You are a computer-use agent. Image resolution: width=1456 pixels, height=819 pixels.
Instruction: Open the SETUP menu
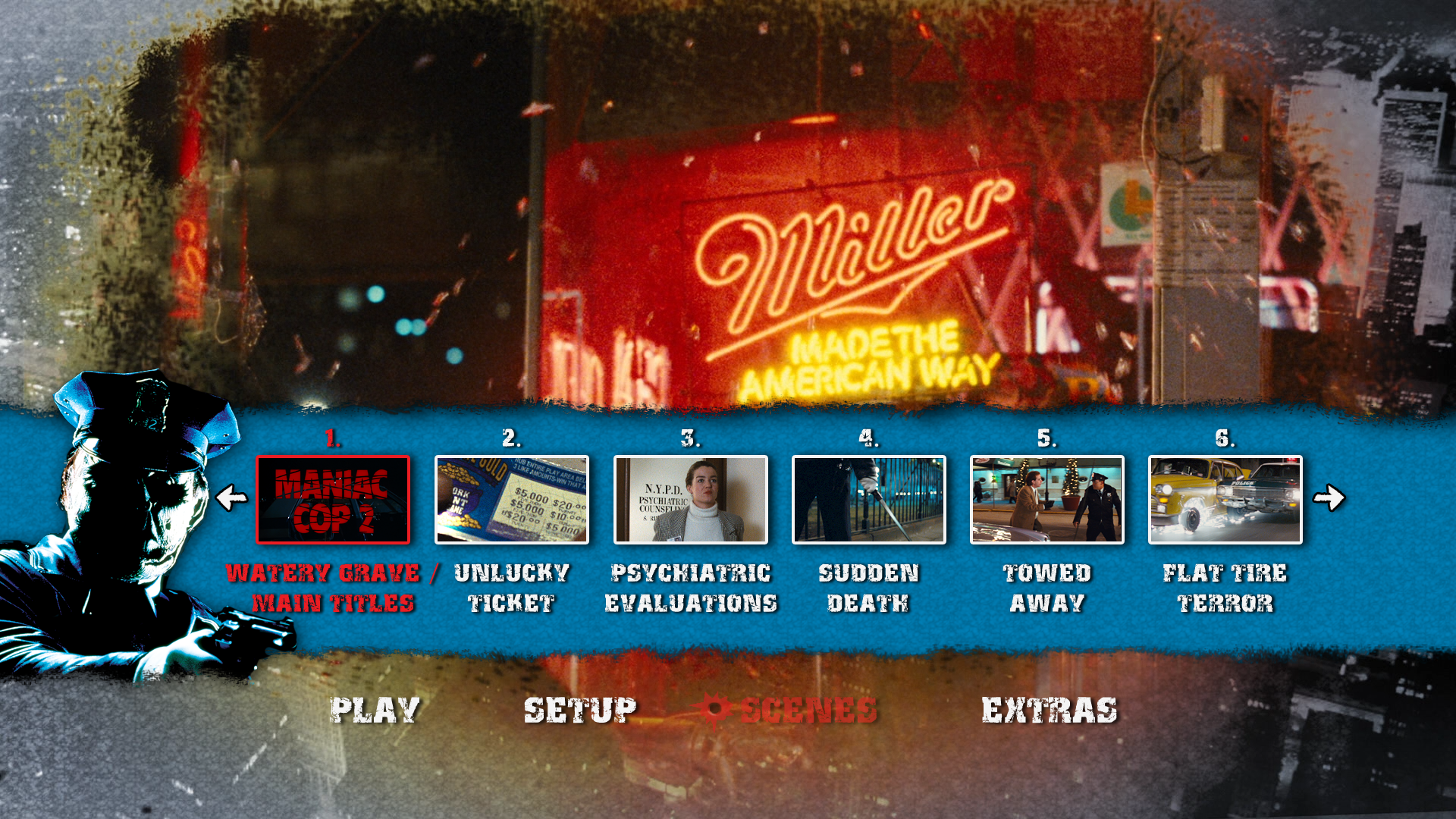pos(579,711)
